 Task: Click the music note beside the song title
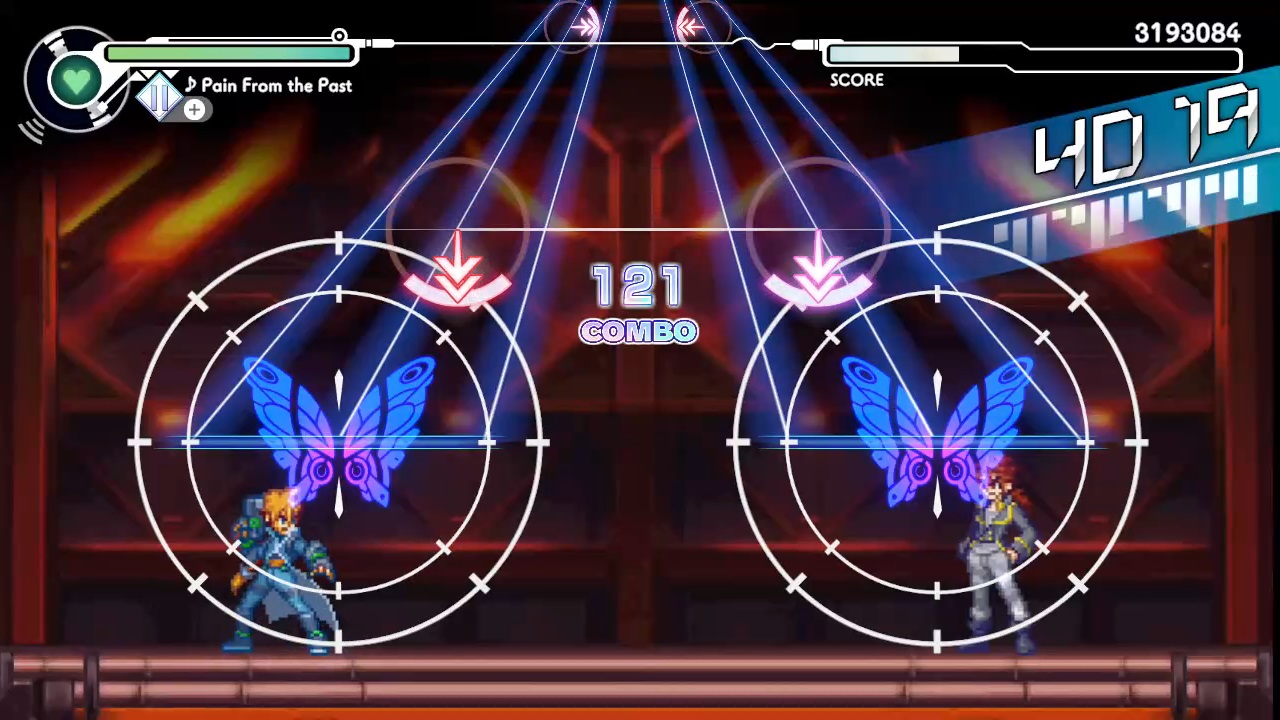tap(191, 85)
